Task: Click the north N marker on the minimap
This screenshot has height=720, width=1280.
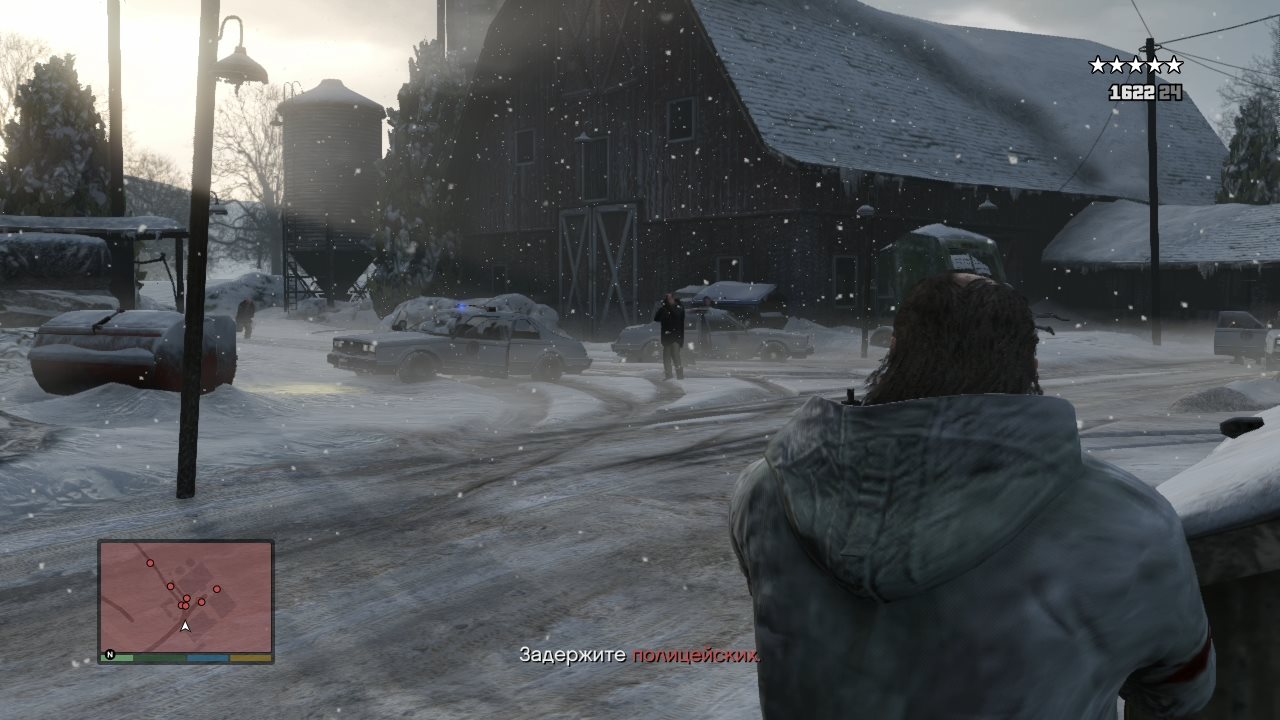Action: click(110, 656)
